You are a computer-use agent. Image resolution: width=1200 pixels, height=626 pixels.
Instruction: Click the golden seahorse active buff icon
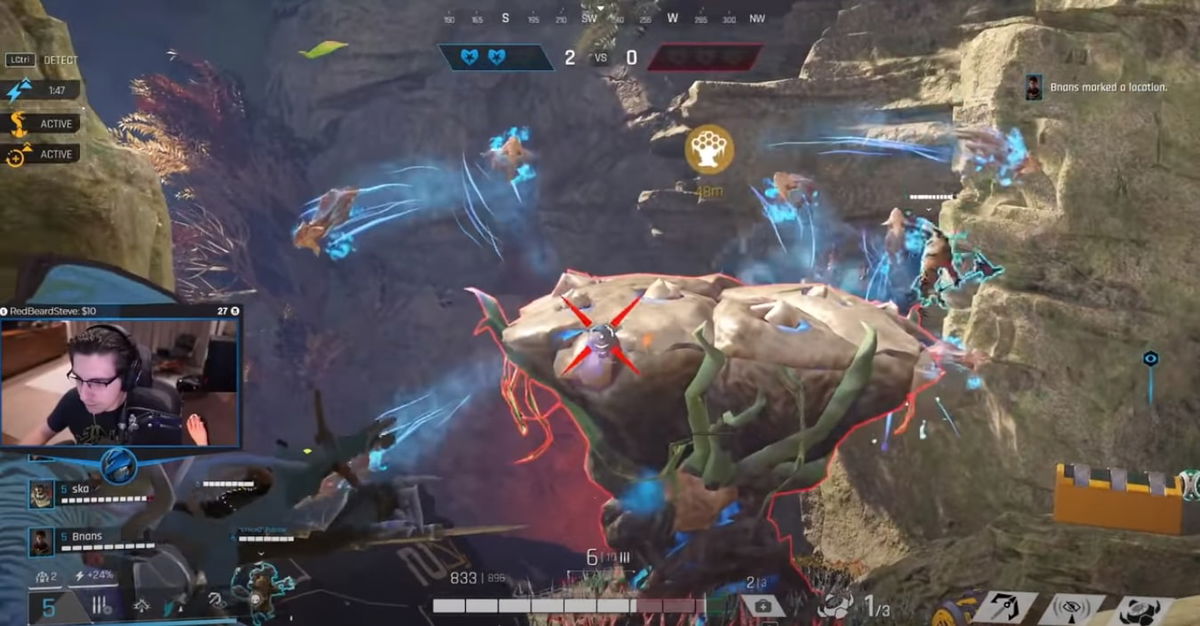(x=18, y=124)
